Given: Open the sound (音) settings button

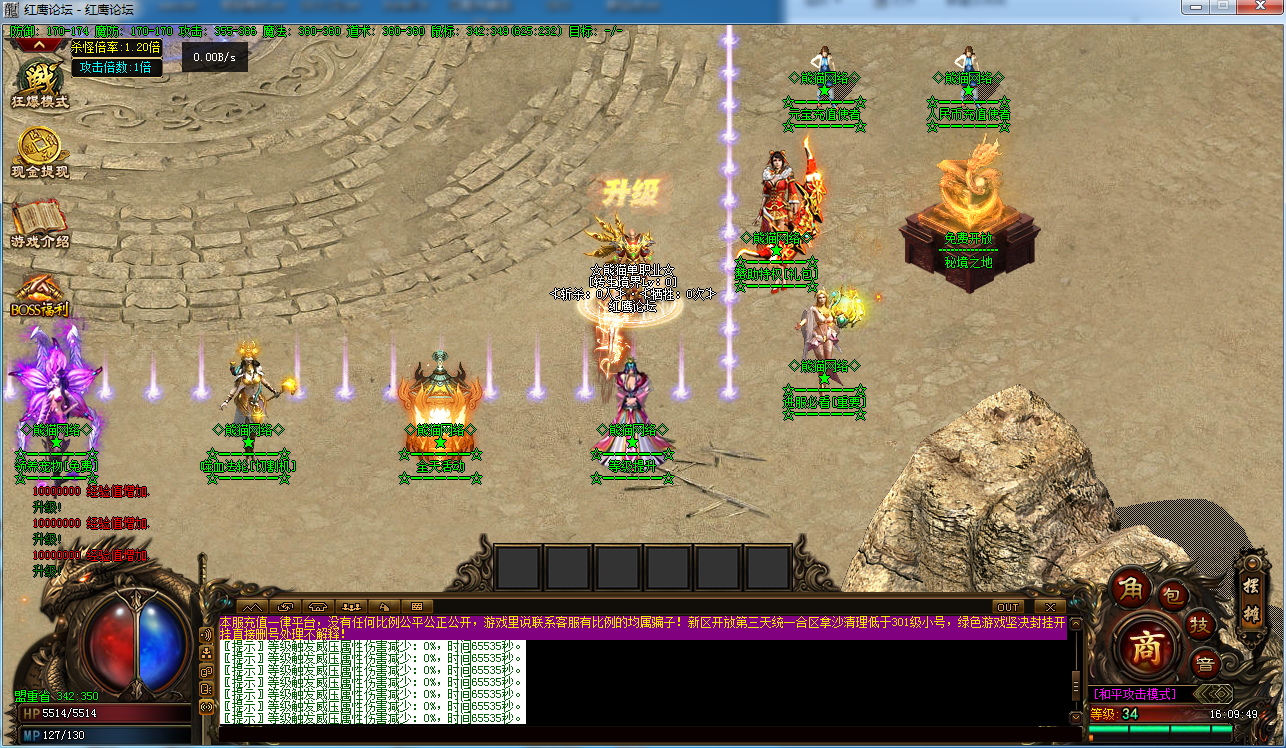Looking at the screenshot, I should coord(1205,662).
